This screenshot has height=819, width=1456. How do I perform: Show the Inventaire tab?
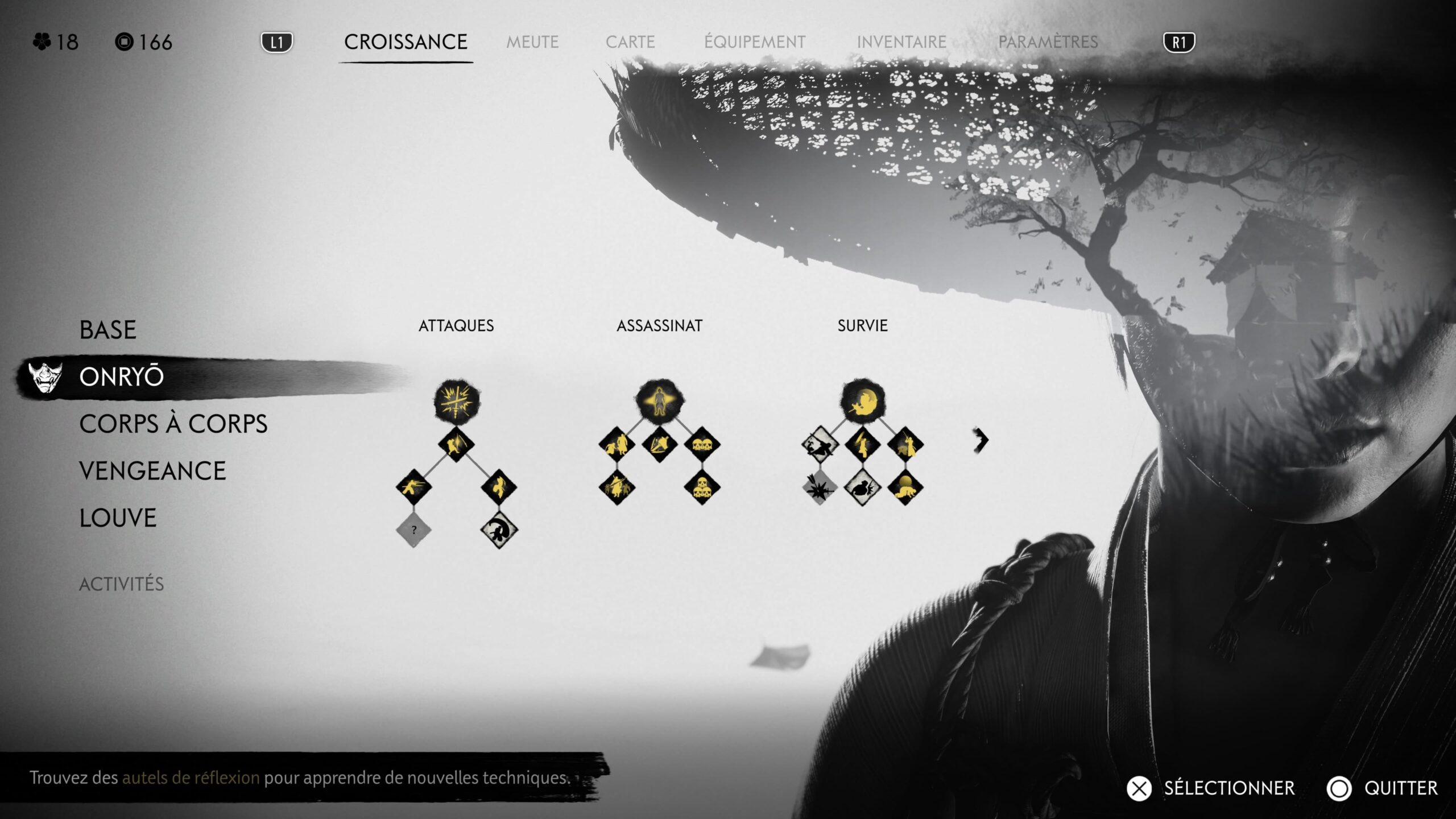point(901,42)
